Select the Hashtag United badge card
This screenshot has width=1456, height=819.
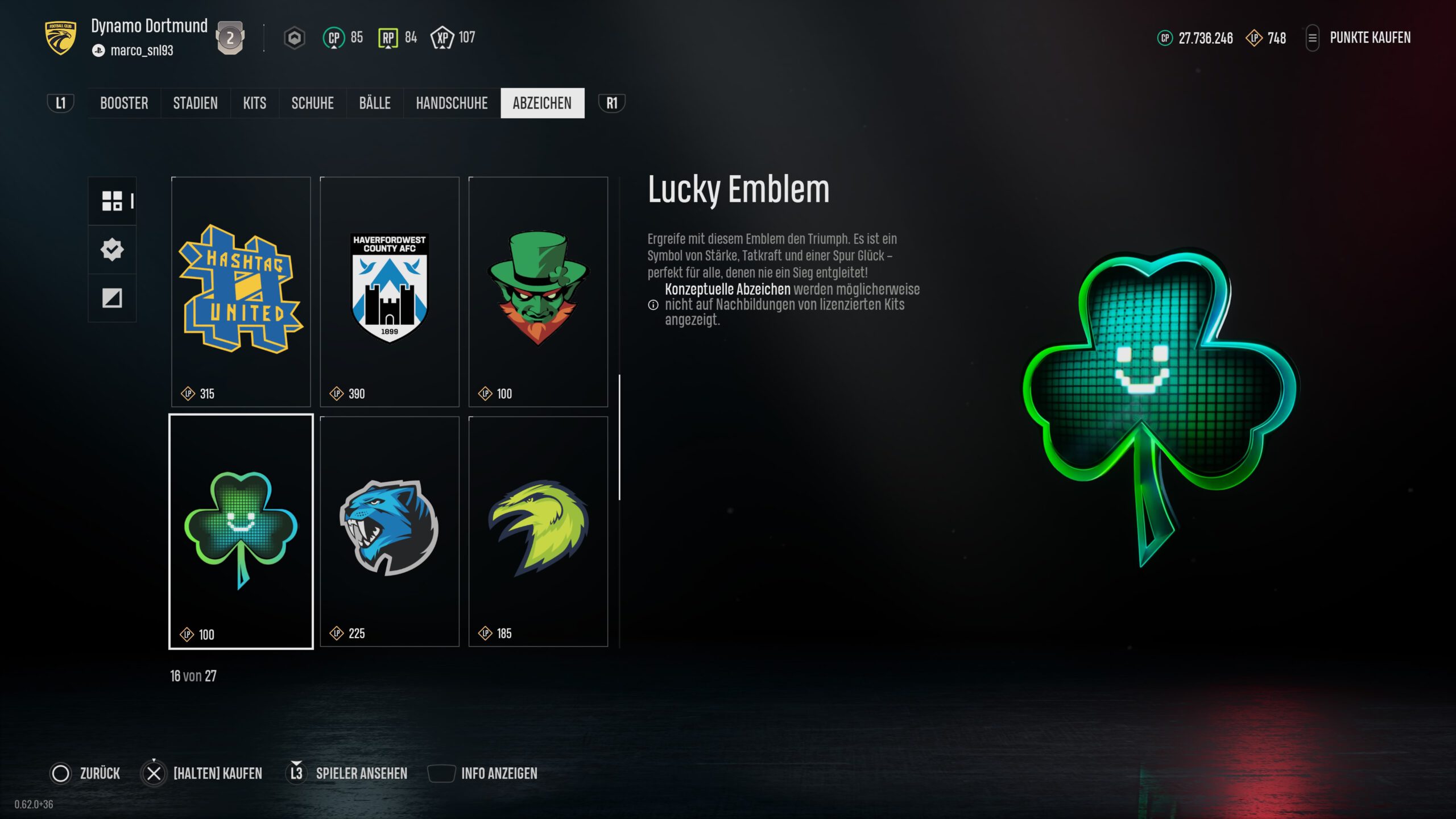click(x=241, y=291)
